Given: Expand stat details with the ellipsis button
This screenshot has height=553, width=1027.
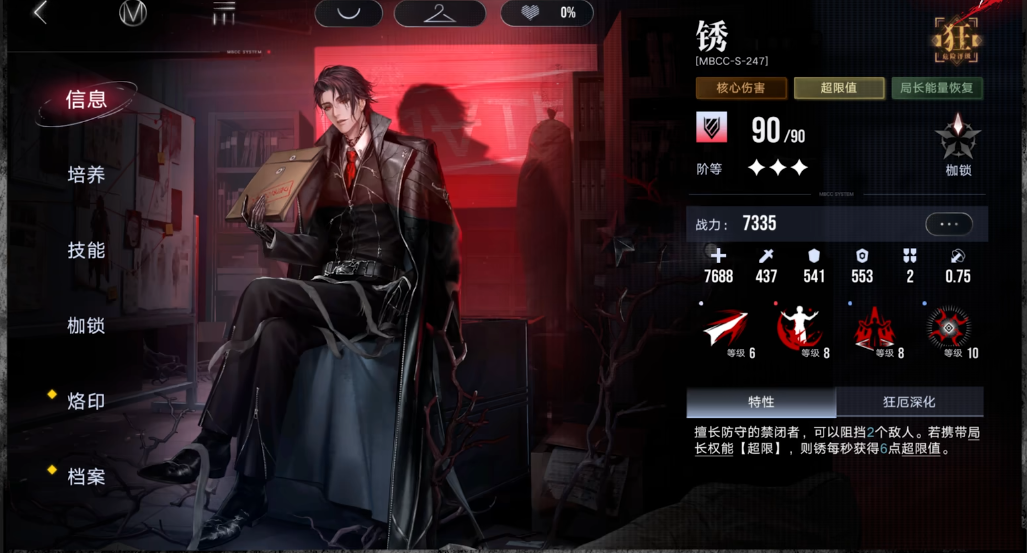Looking at the screenshot, I should 948,224.
